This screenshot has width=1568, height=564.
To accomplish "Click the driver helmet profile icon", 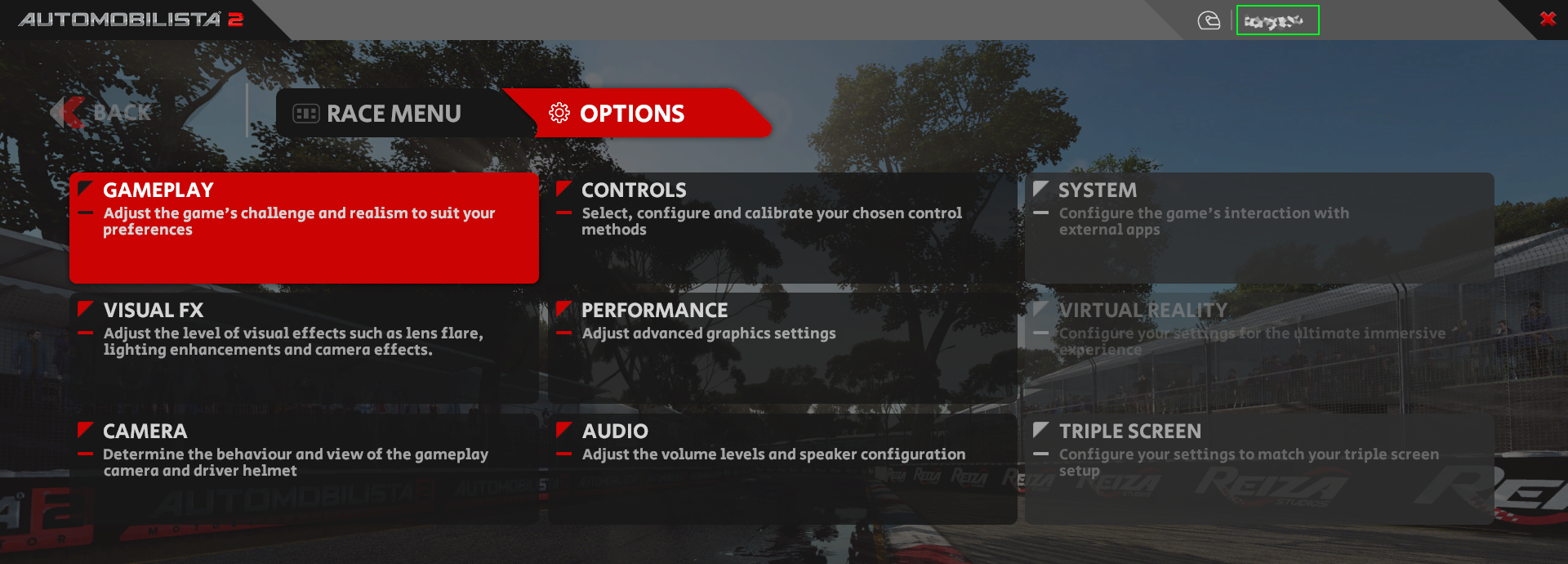I will (x=1209, y=20).
